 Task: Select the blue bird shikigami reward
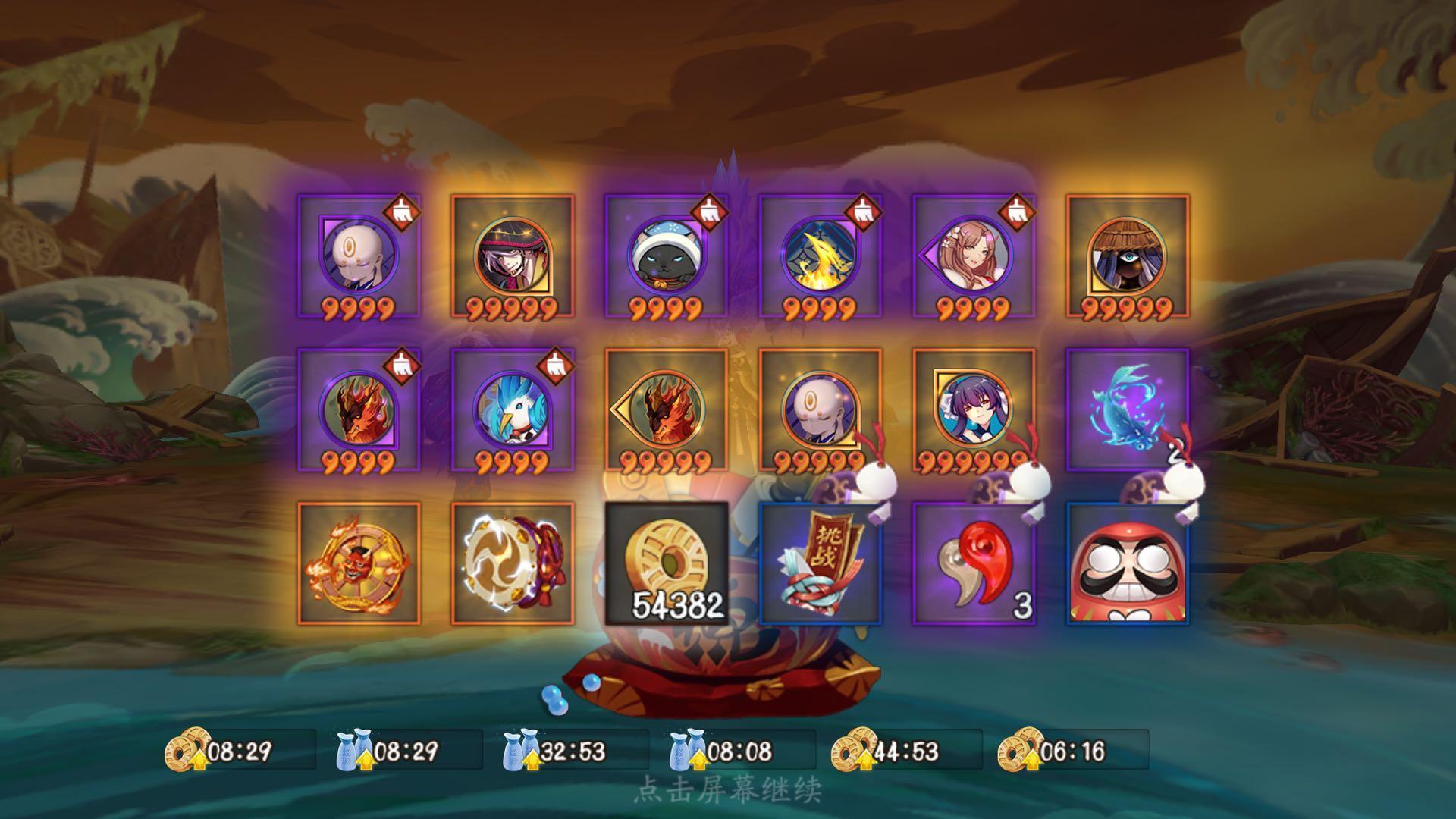pos(513,409)
